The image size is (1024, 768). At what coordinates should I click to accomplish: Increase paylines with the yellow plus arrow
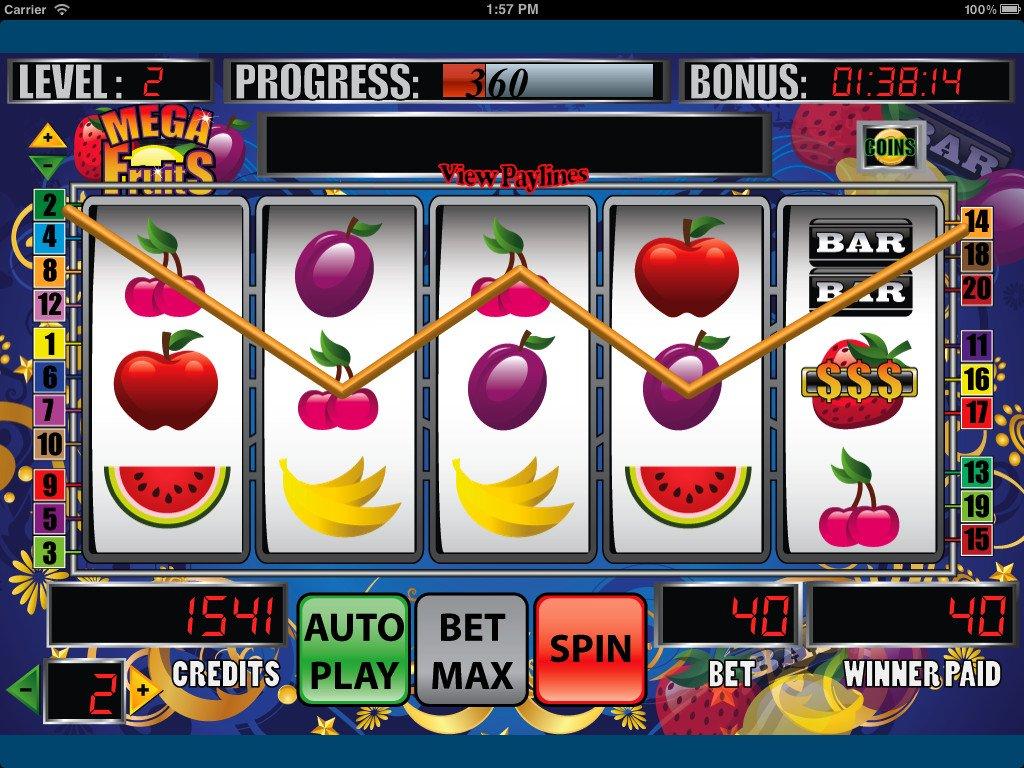click(x=47, y=136)
